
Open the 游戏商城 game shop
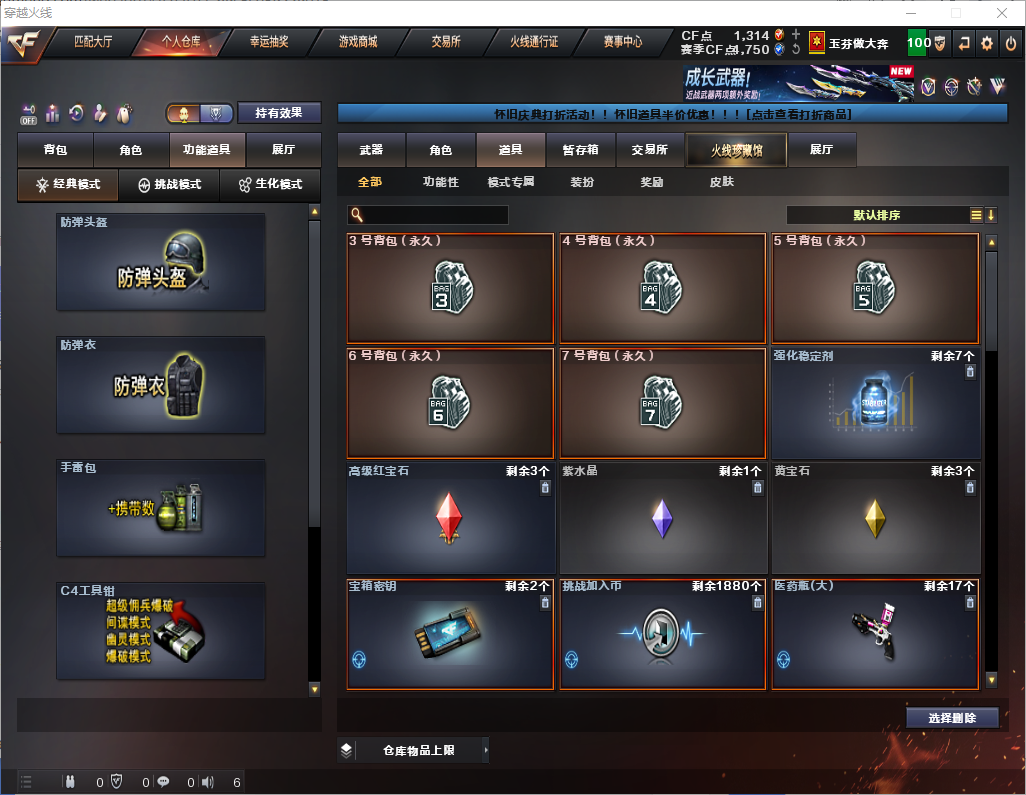[357, 42]
